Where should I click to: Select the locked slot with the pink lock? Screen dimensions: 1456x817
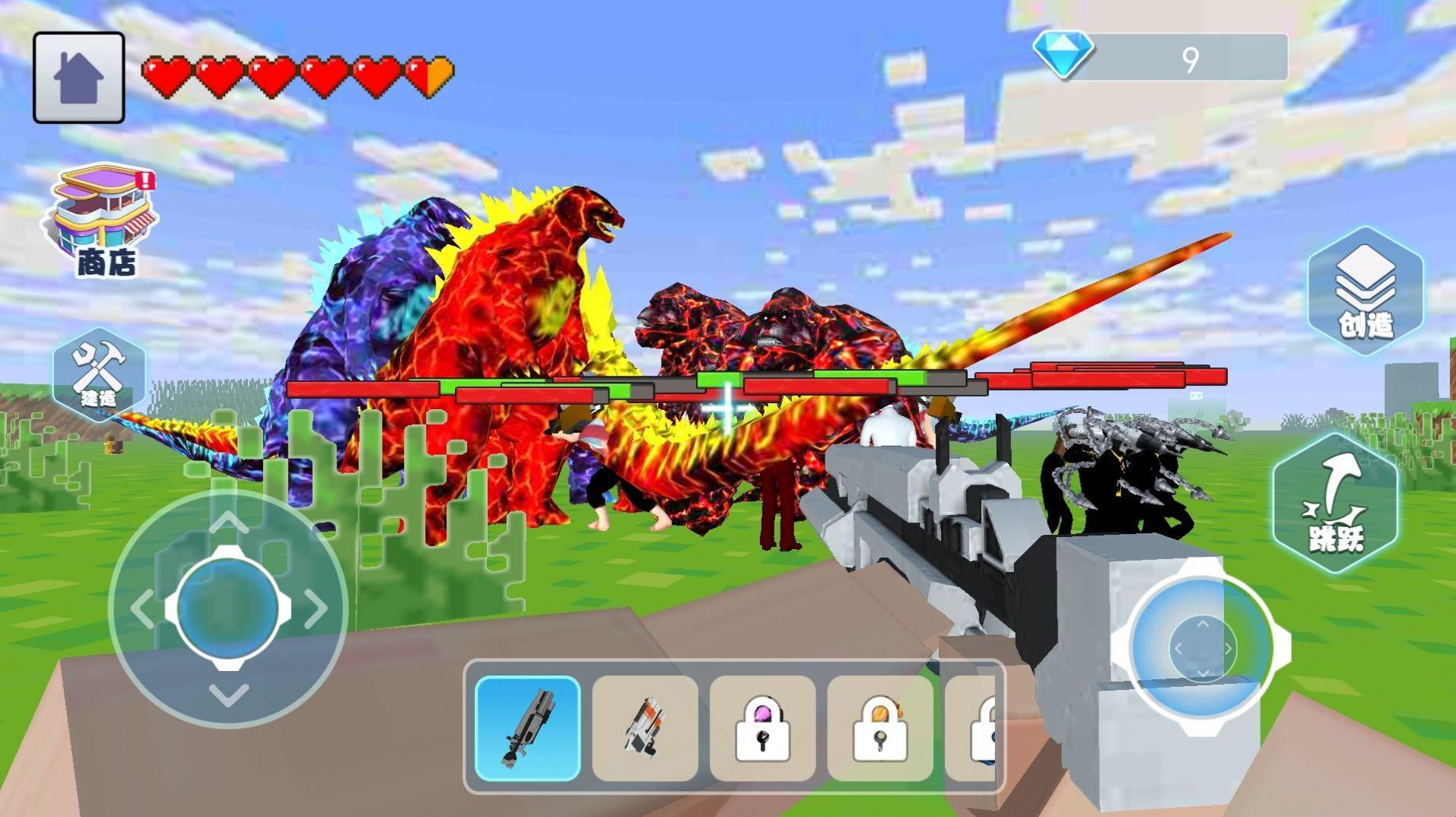tap(762, 728)
